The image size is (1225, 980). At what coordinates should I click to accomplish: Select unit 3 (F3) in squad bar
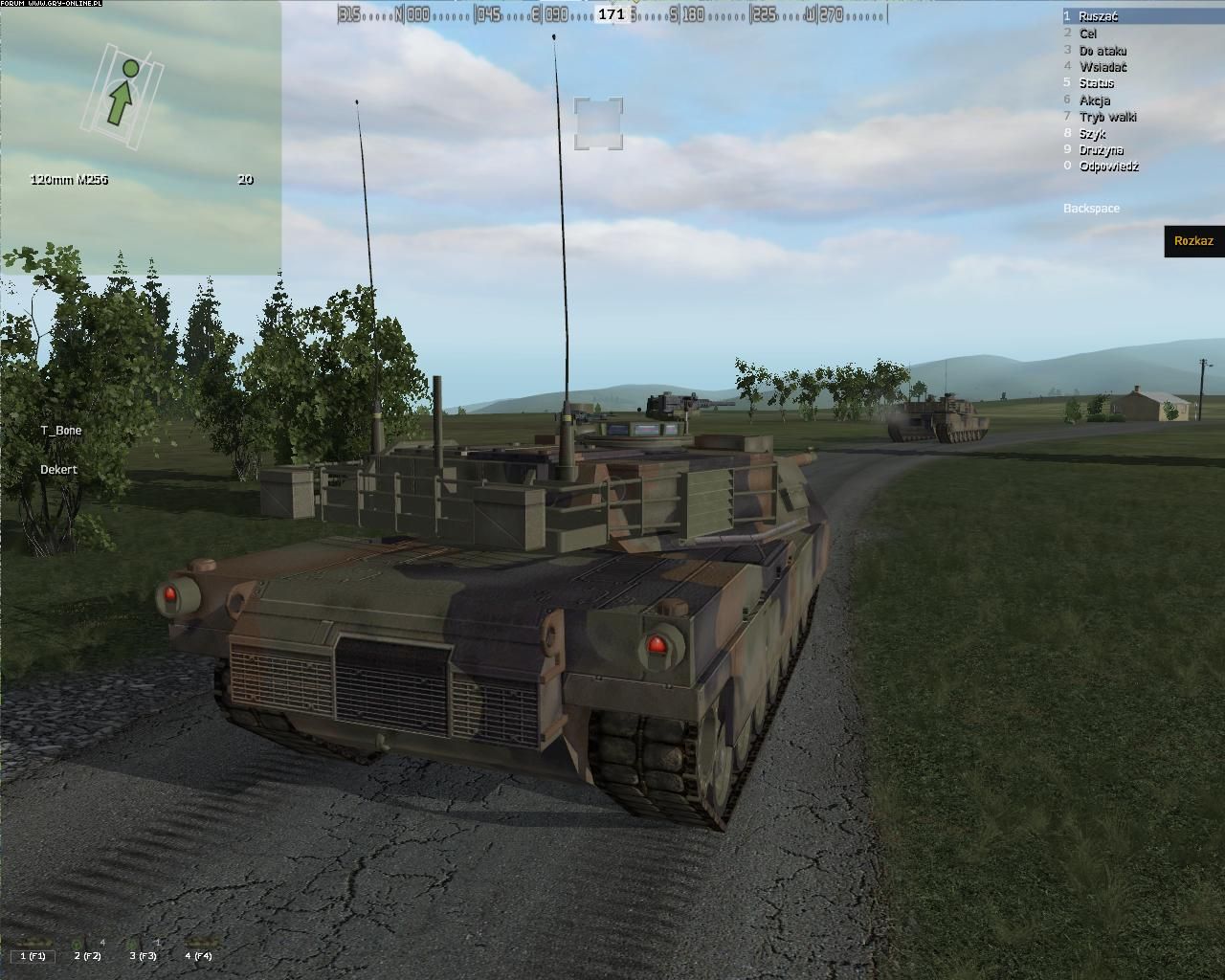pyautogui.click(x=144, y=955)
